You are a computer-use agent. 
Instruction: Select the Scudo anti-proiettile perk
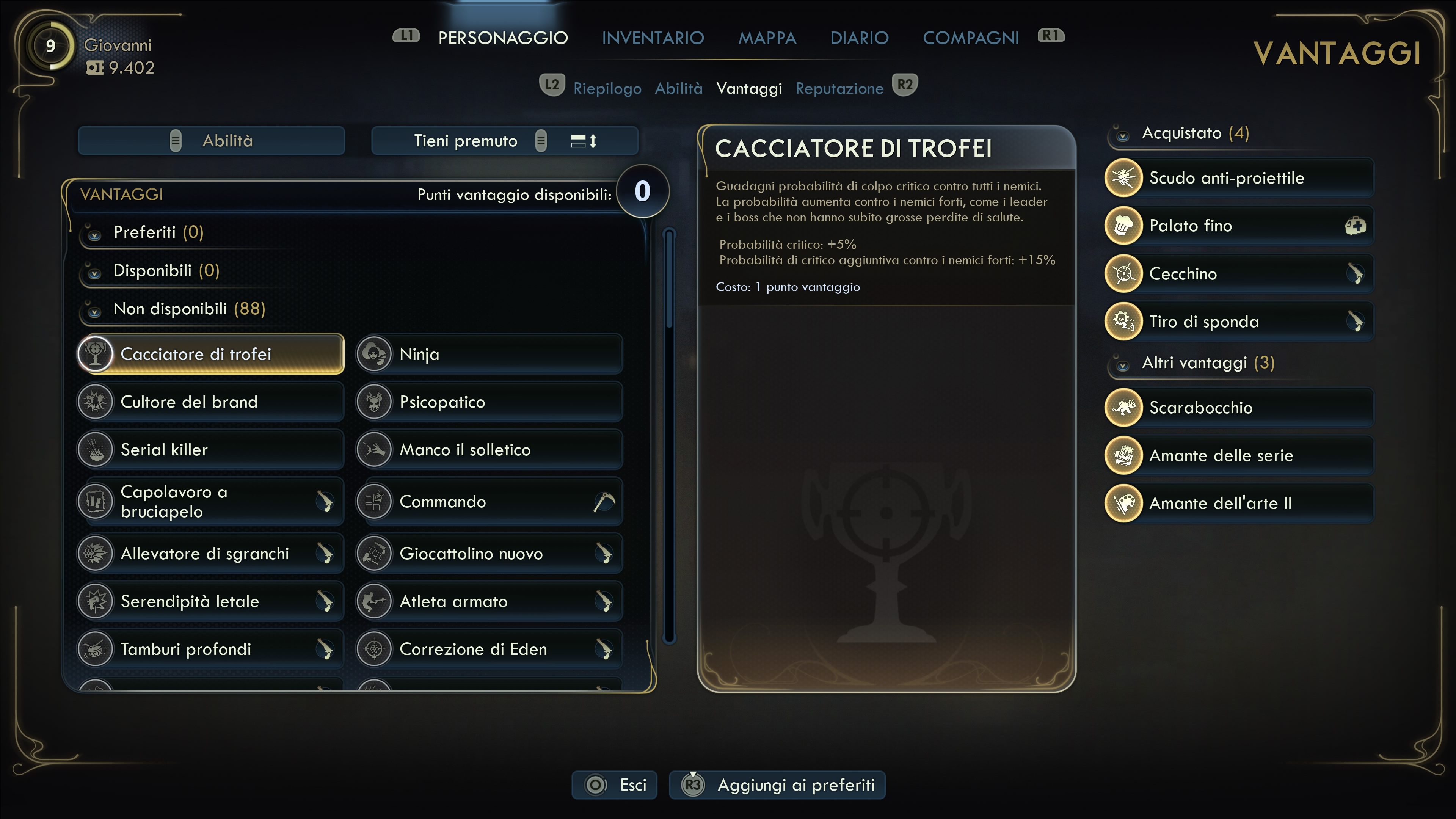click(x=1239, y=178)
